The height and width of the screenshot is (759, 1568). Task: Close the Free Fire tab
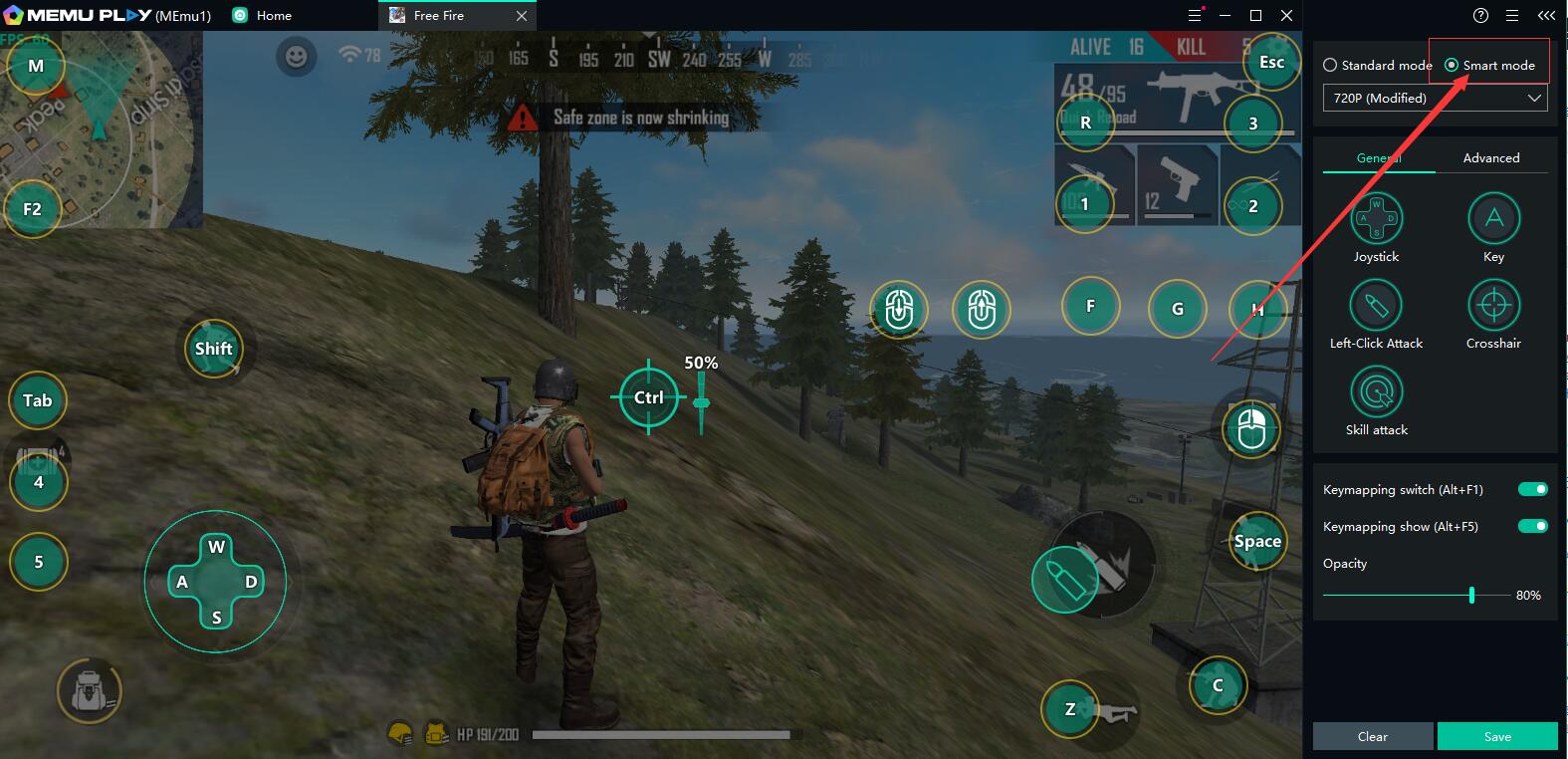[522, 16]
